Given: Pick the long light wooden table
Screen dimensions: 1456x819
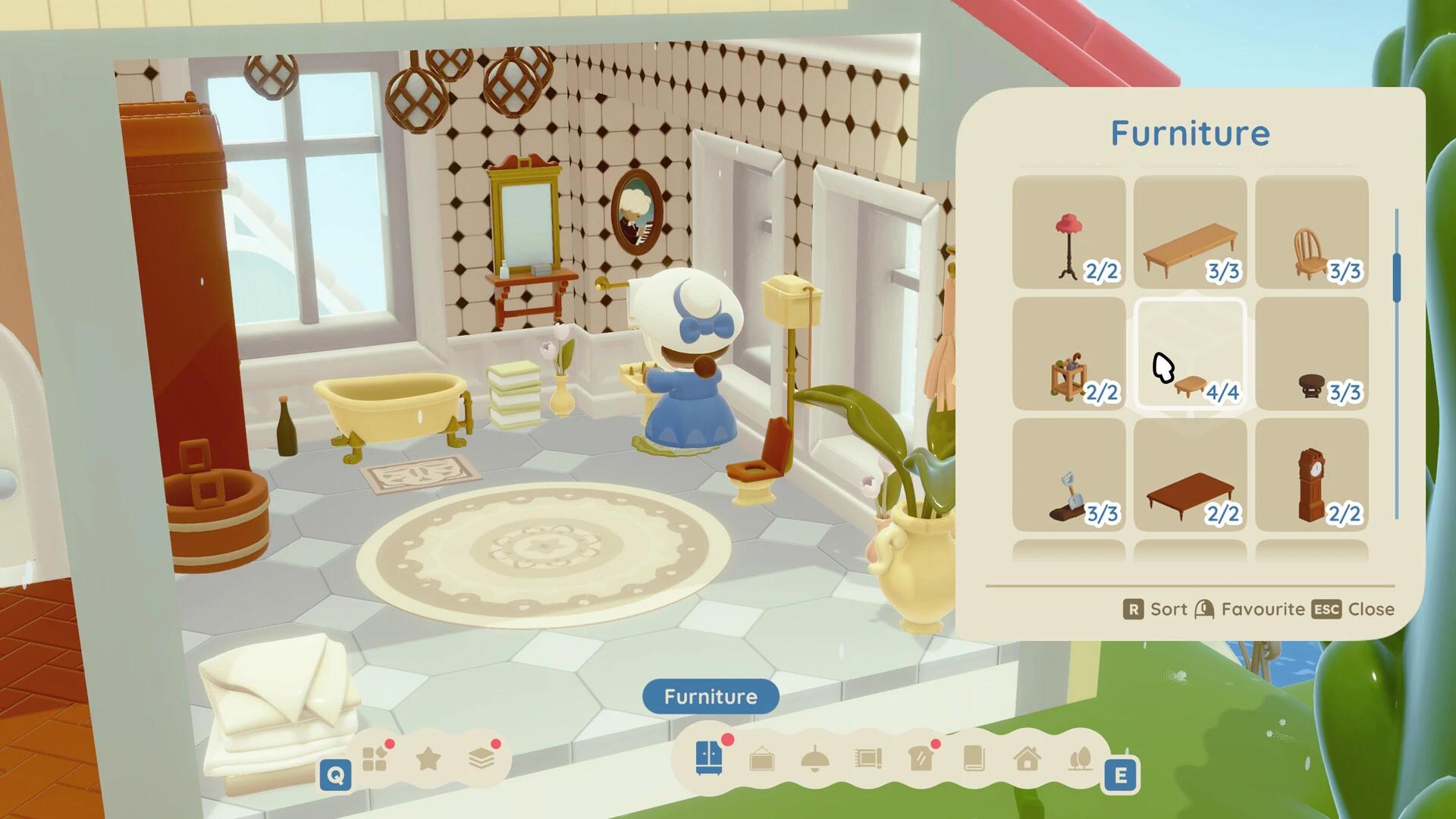Looking at the screenshot, I should tap(1190, 232).
